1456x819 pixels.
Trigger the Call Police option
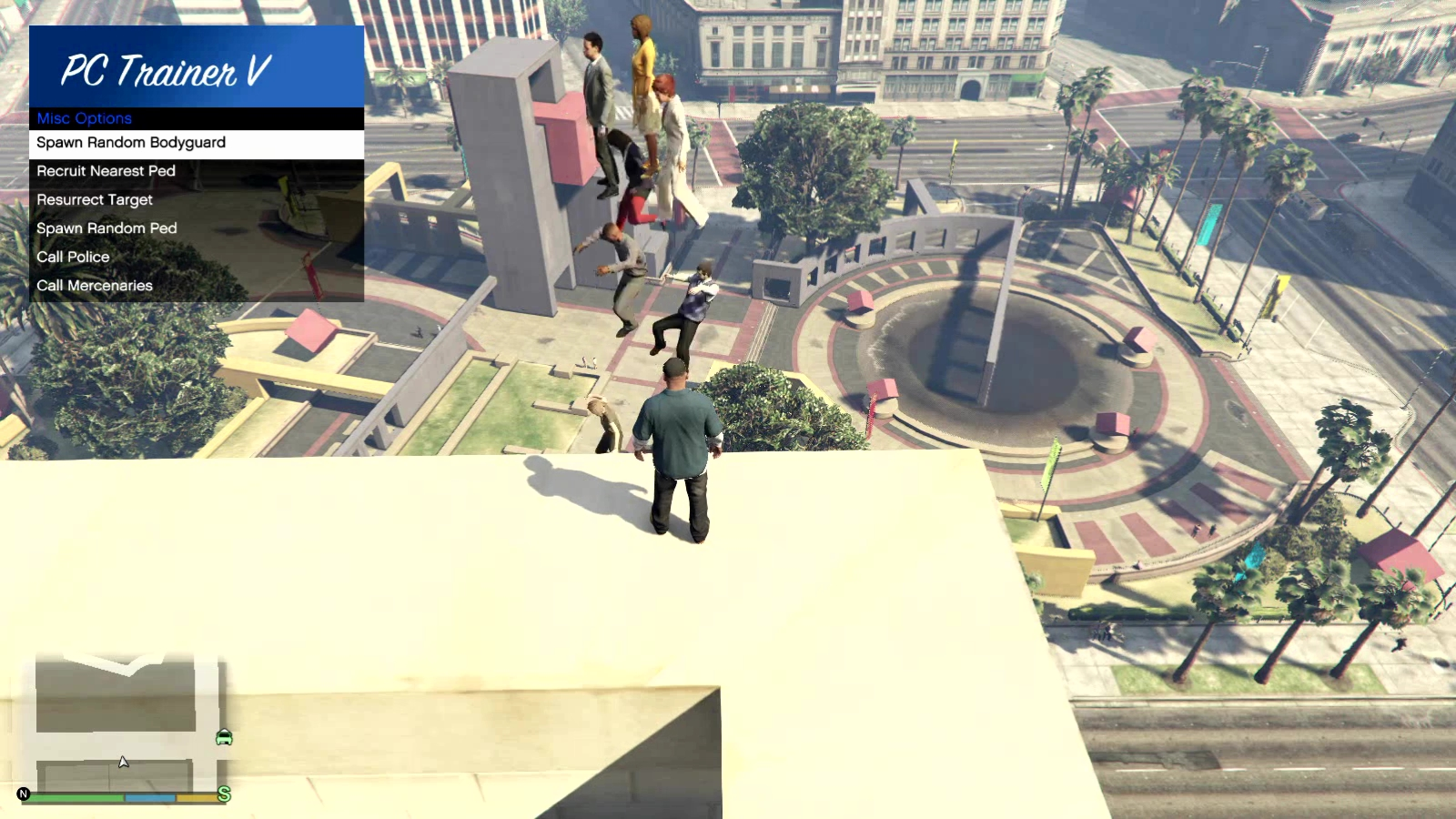[72, 258]
